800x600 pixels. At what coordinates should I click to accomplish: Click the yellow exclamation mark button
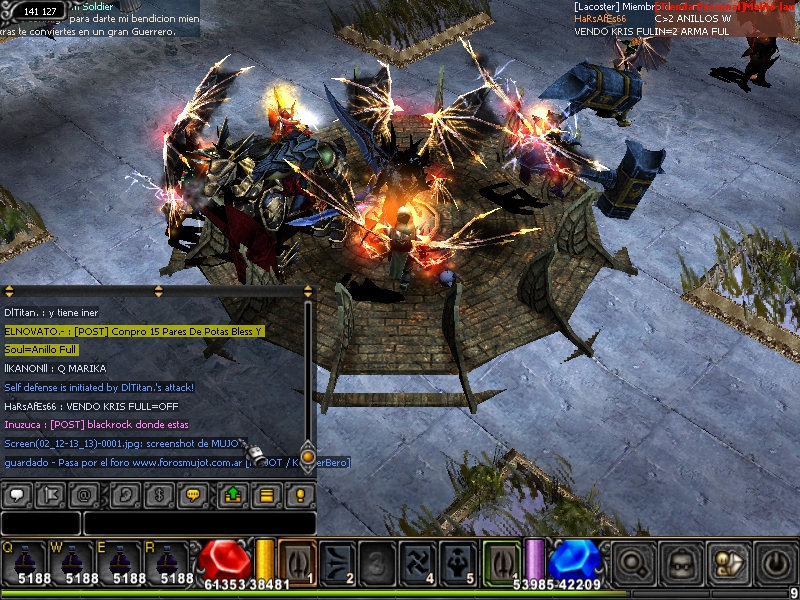pyautogui.click(x=298, y=495)
